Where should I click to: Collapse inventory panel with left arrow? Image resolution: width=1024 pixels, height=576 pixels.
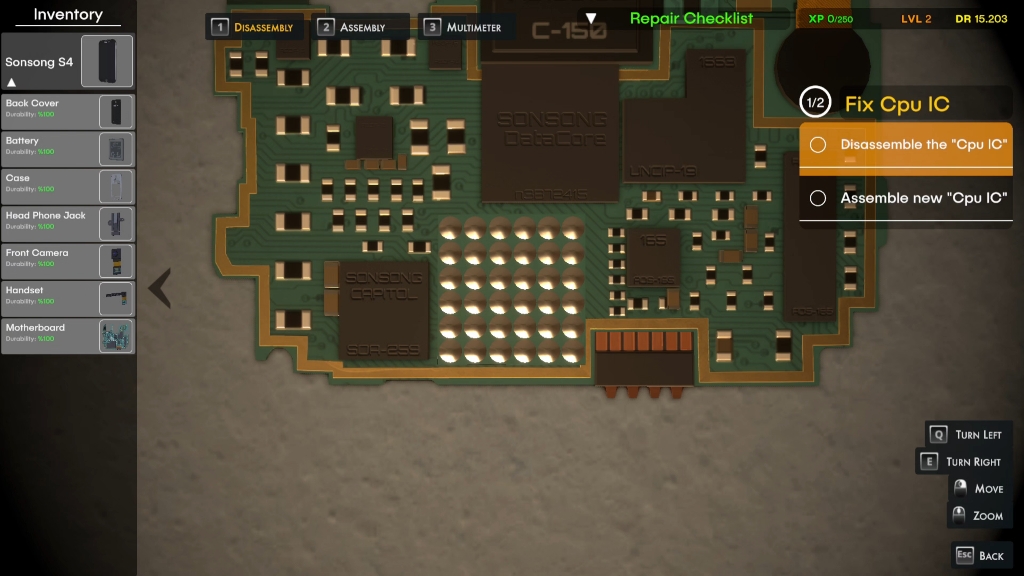coord(160,288)
